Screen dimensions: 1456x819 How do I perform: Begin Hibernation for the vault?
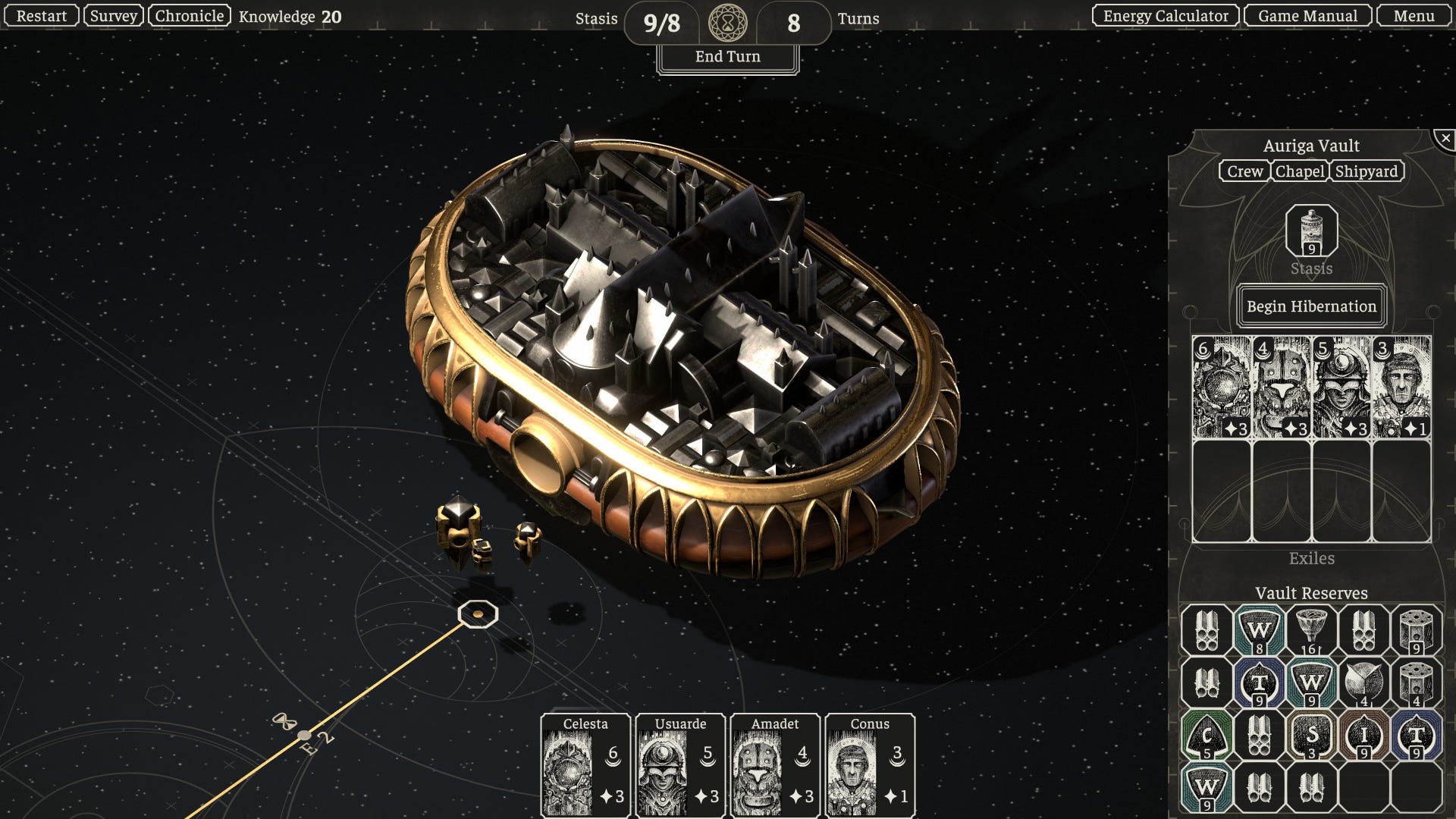(1311, 306)
